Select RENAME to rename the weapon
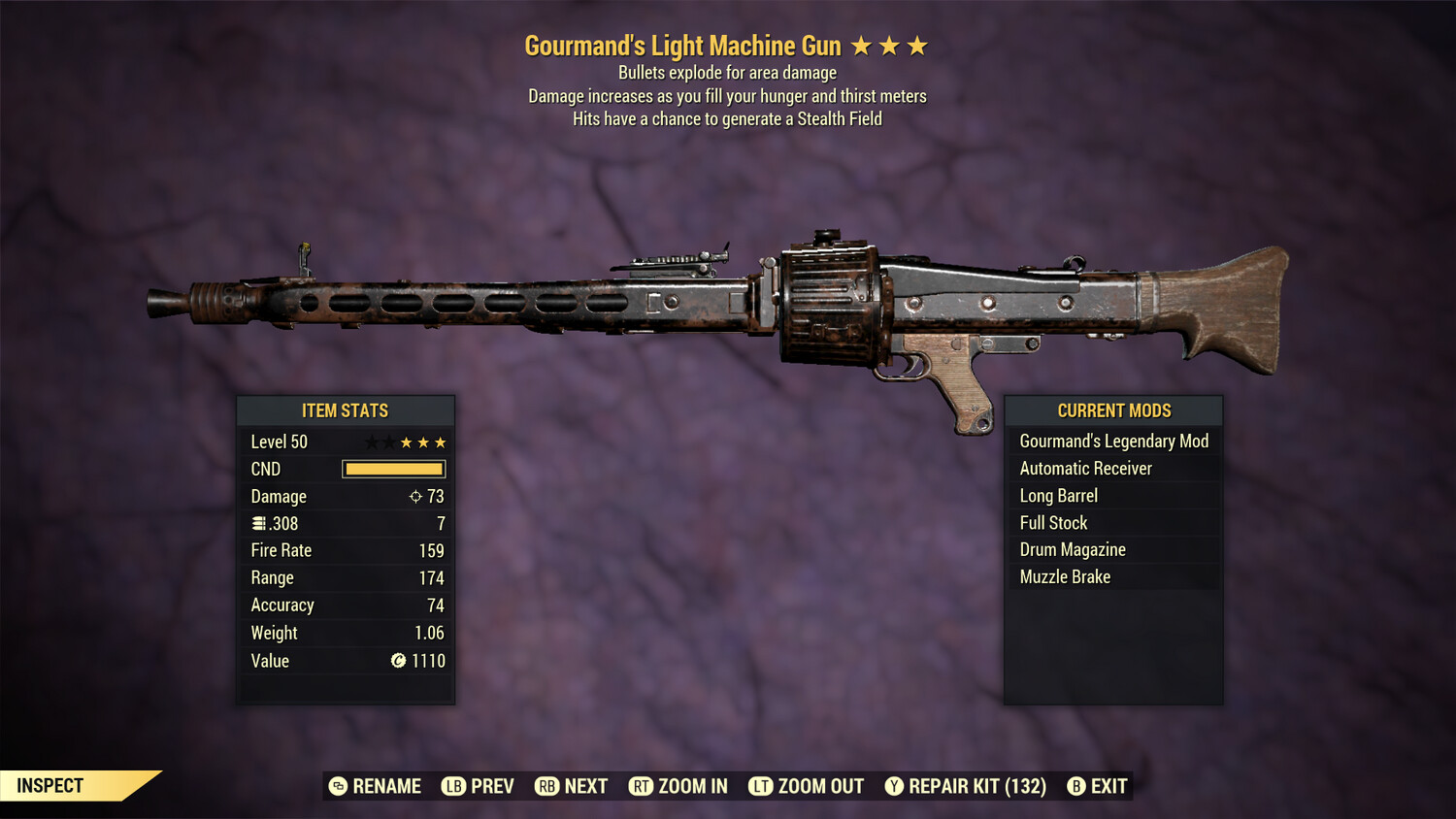 (x=389, y=786)
